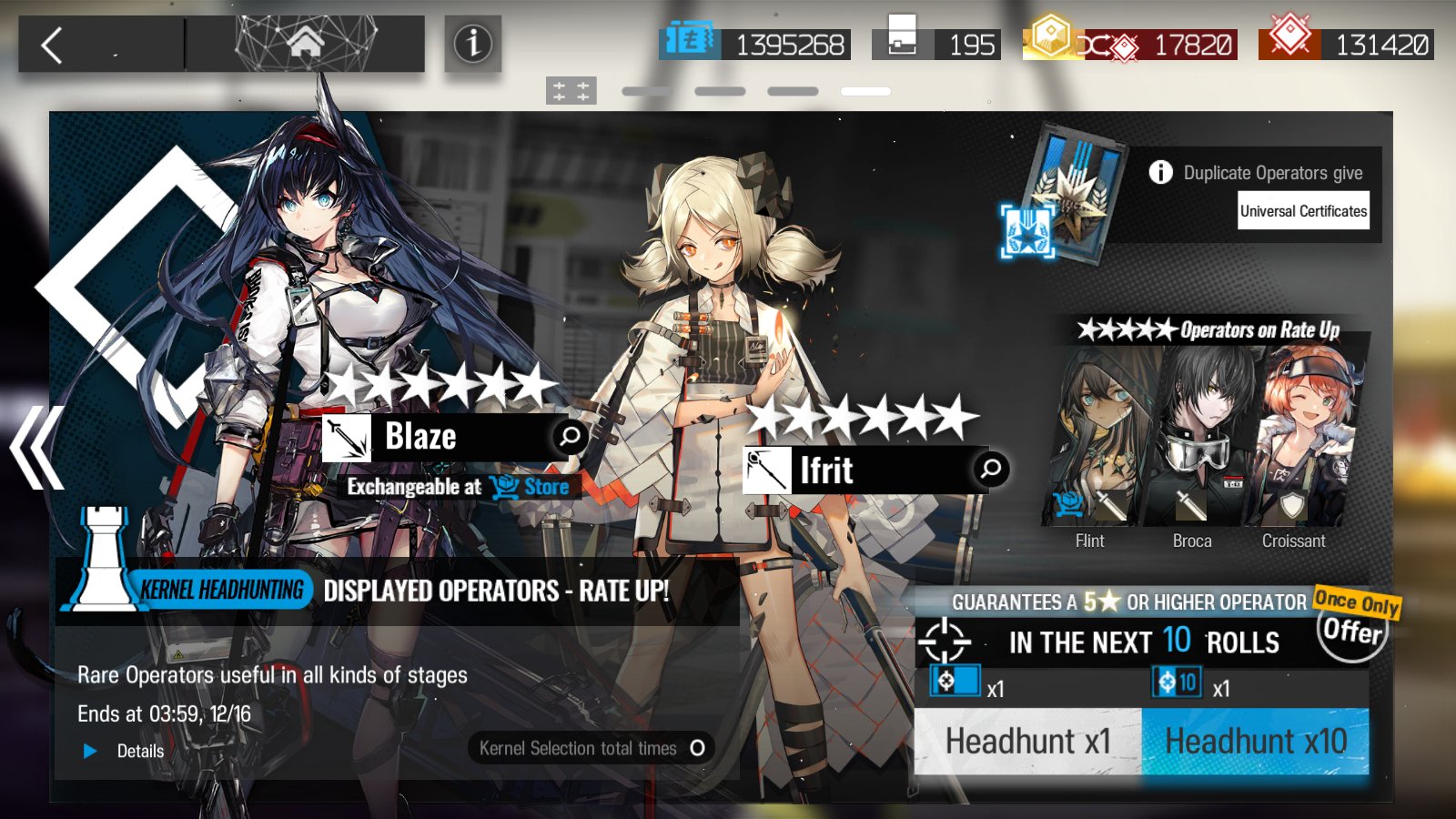Open the Store exchange link
Screen dimensions: 1456x819
[x=531, y=487]
